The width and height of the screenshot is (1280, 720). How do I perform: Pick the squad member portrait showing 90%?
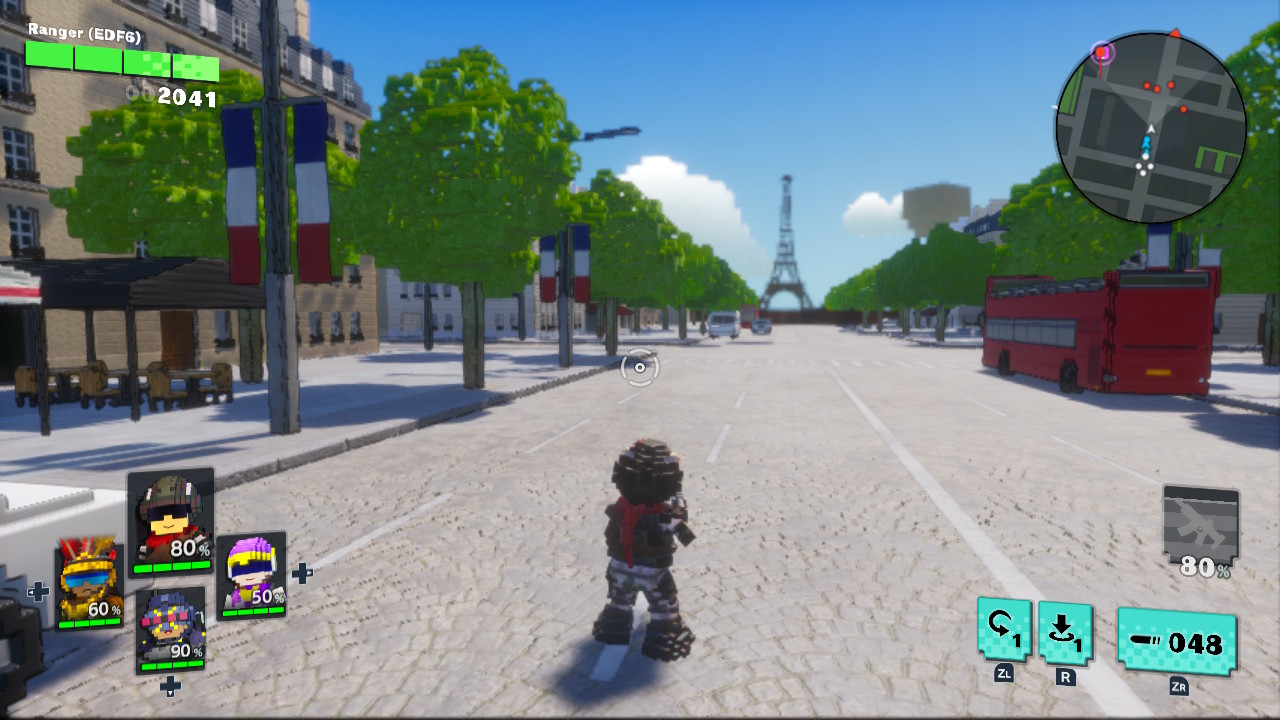tap(170, 630)
